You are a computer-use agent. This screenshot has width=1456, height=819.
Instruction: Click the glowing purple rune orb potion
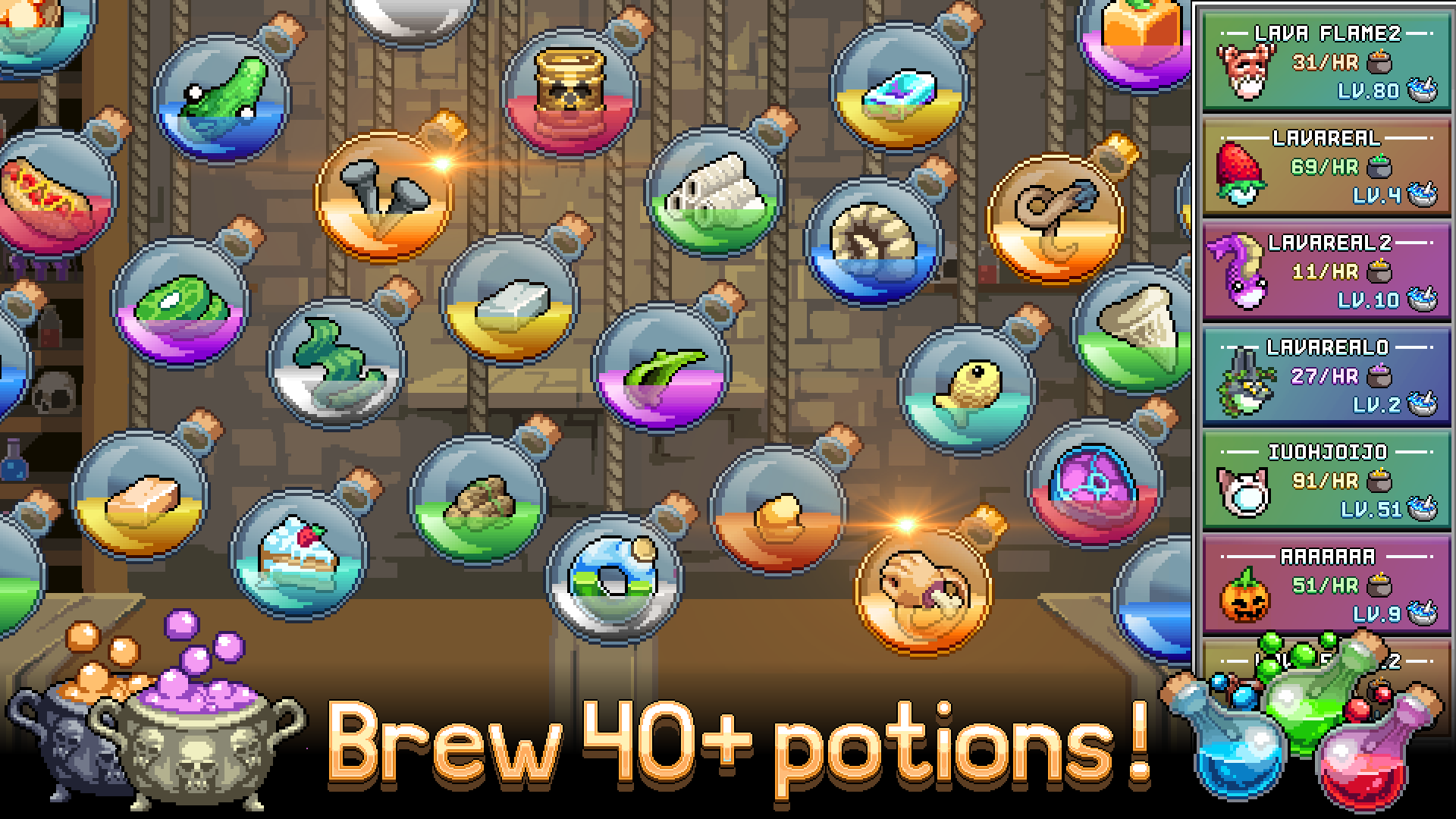(1092, 493)
